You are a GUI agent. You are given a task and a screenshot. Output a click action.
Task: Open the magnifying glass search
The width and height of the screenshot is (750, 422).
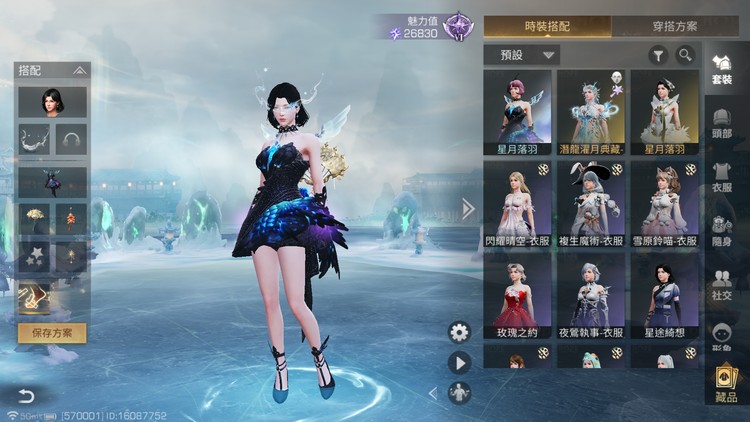[x=685, y=55]
